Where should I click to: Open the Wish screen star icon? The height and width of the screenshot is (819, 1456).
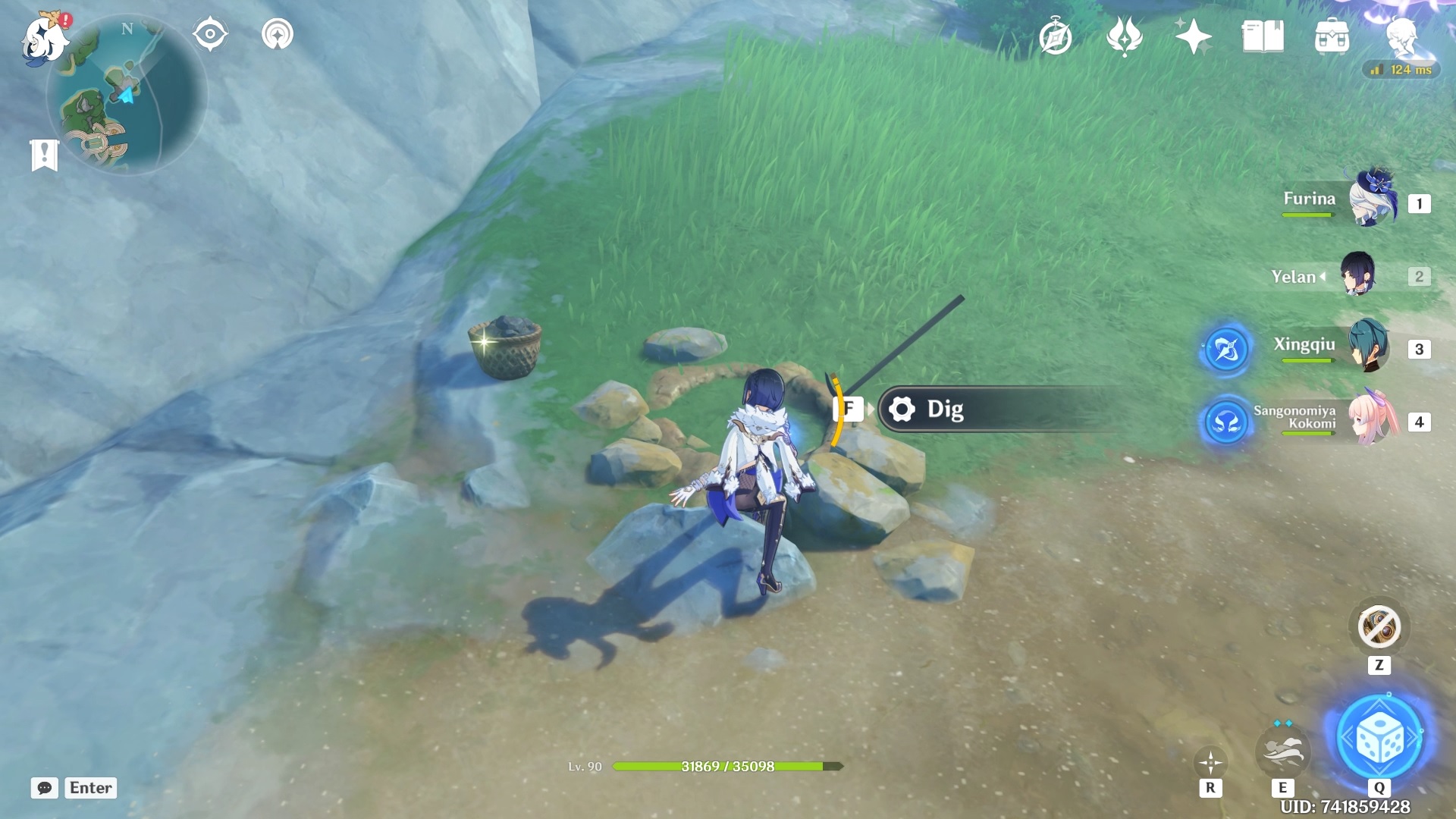click(1192, 35)
